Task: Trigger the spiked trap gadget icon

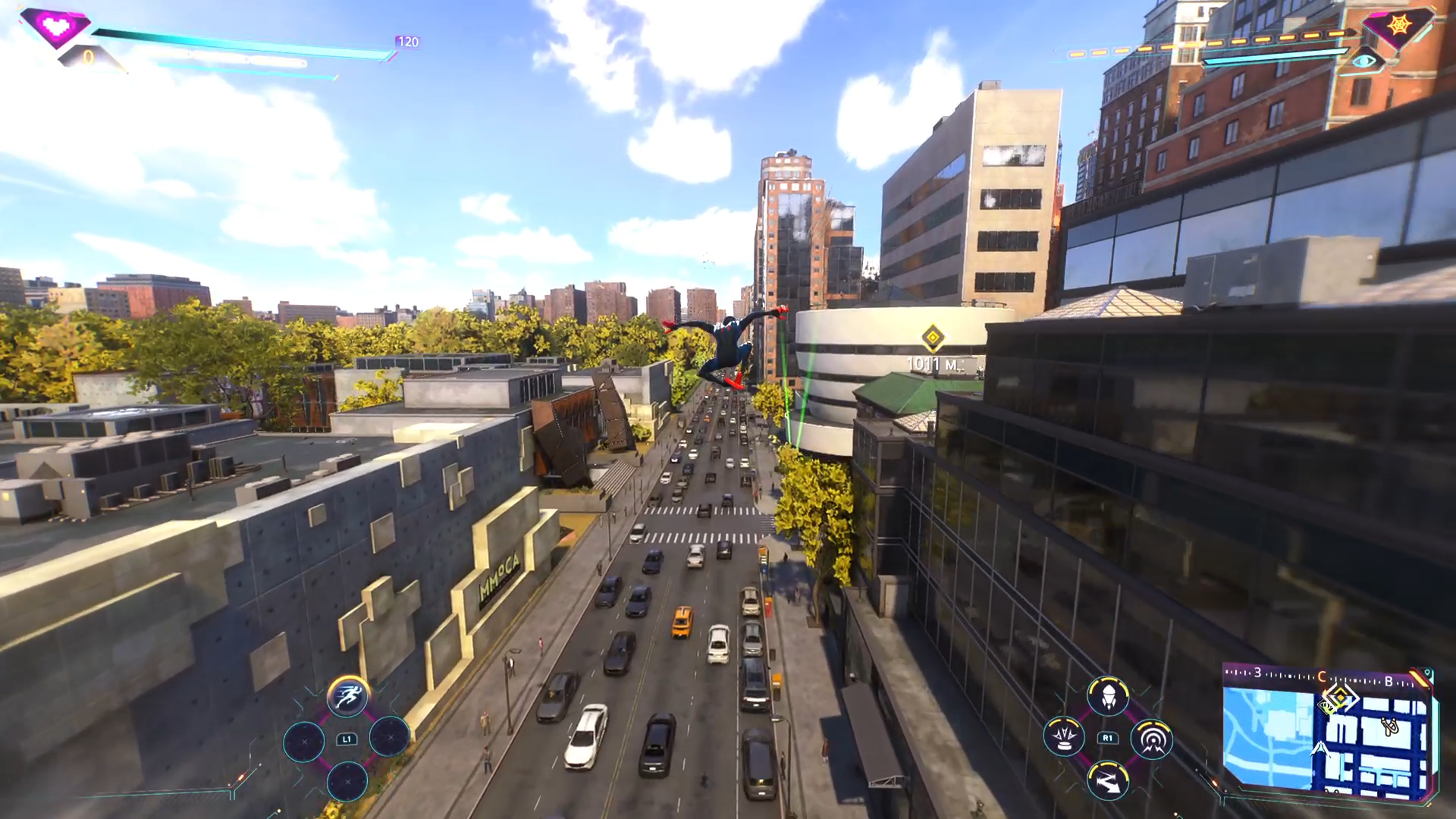Action: (x=1064, y=738)
